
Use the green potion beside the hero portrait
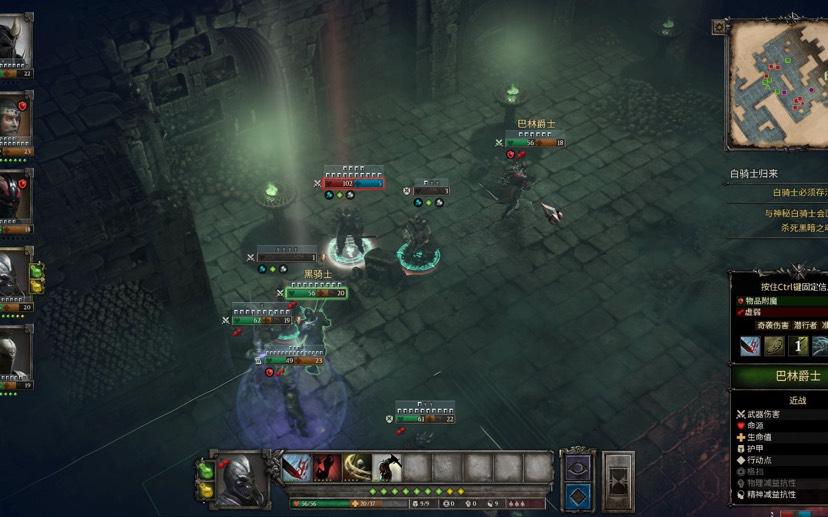(206, 469)
